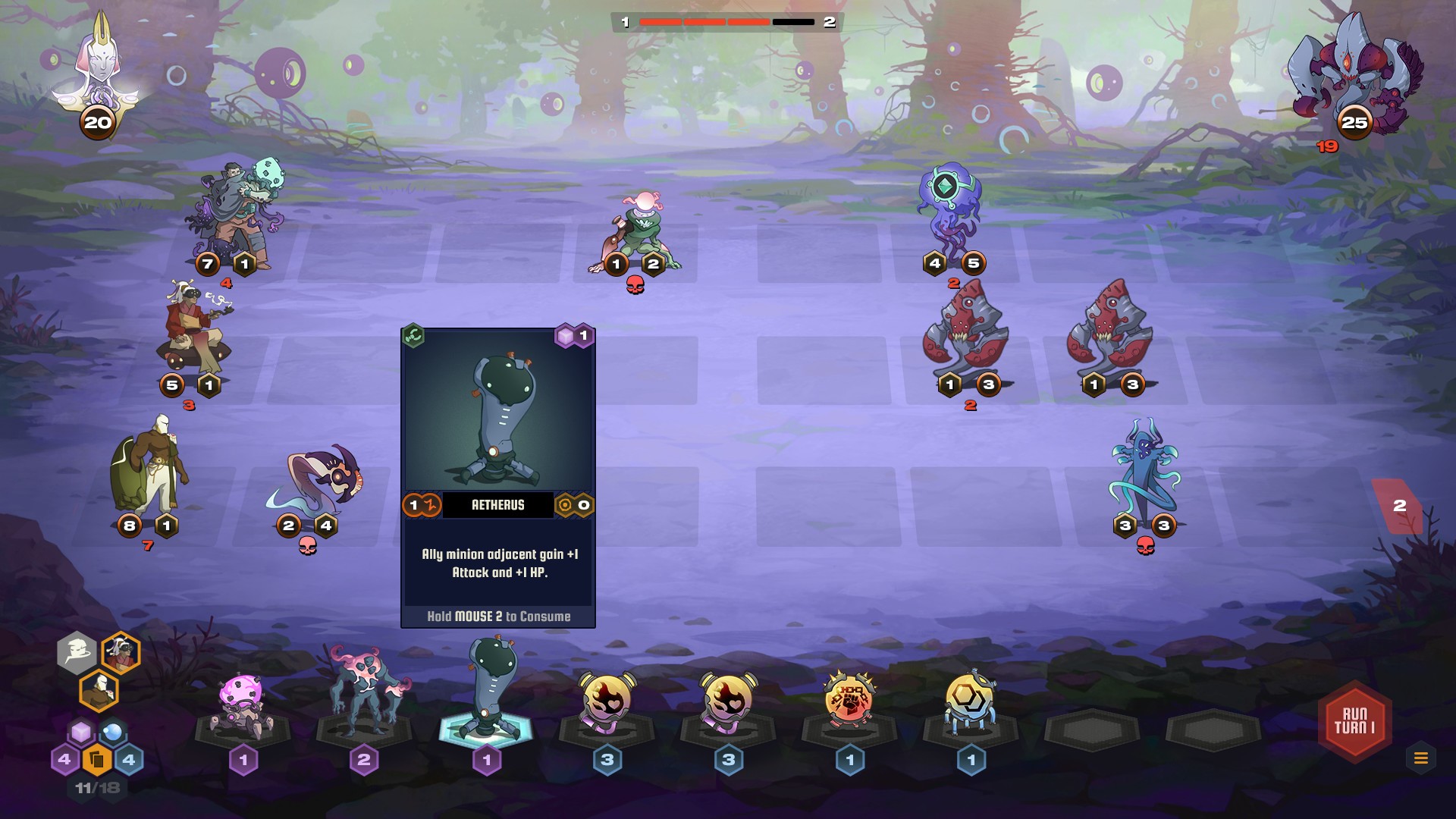Expand the 11/18 deck counter
The width and height of the screenshot is (1456, 819).
click(x=96, y=786)
